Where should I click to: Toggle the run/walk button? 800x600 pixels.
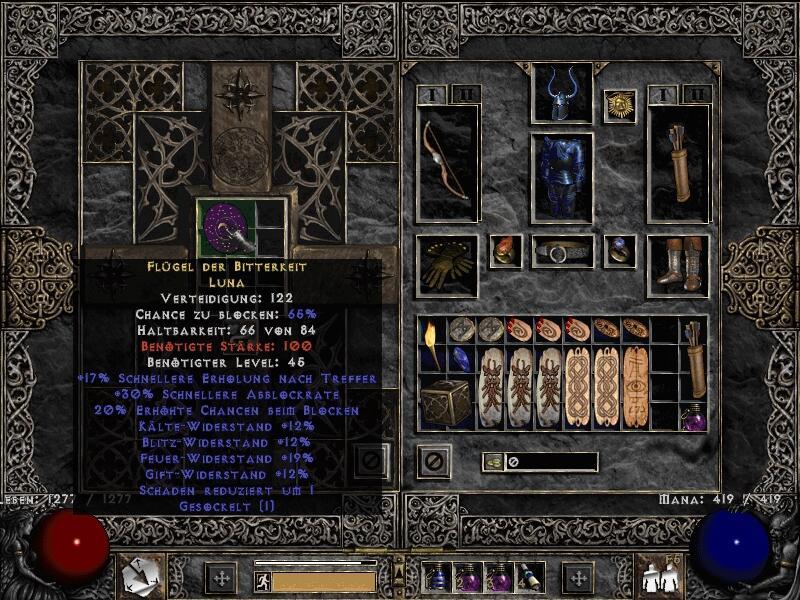tap(262, 580)
